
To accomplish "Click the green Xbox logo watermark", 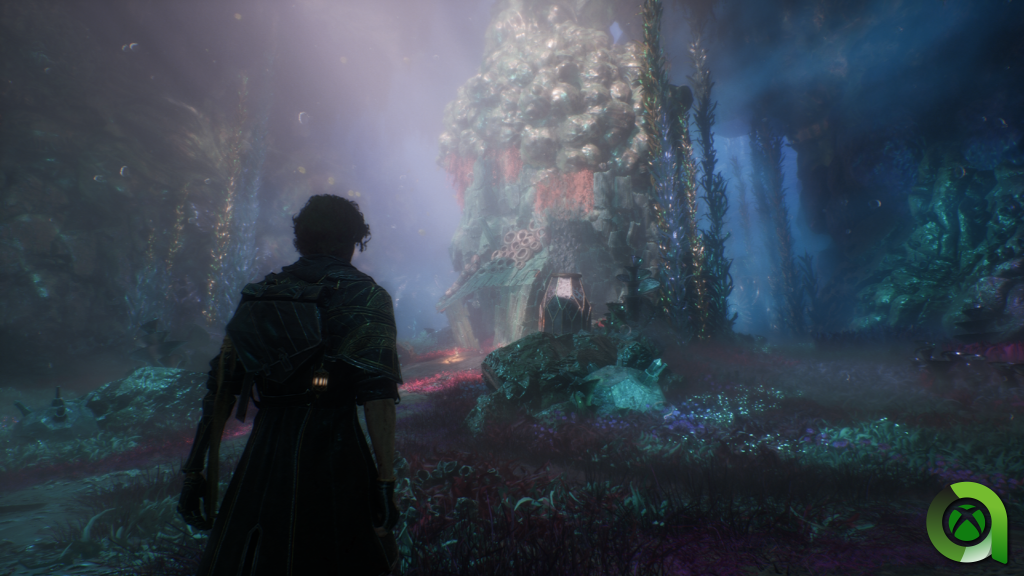I will 967,521.
